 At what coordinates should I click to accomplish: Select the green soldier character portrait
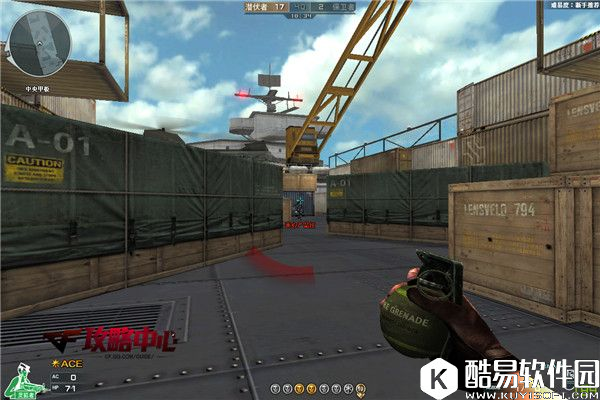[x=18, y=381]
